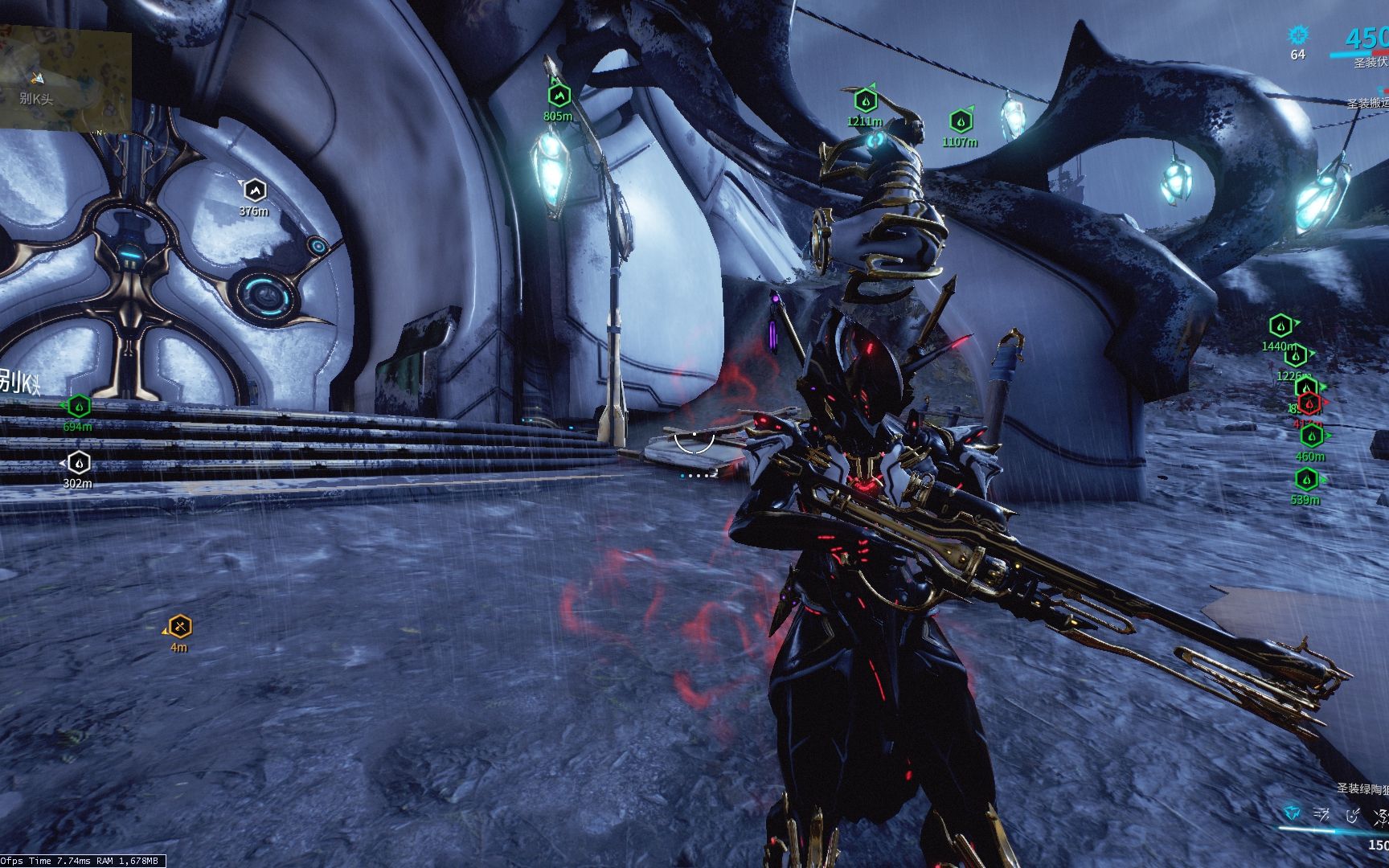This screenshot has height=868, width=1389.
Task: Select the green waypoint labeled 1440m
Action: coord(1280,326)
